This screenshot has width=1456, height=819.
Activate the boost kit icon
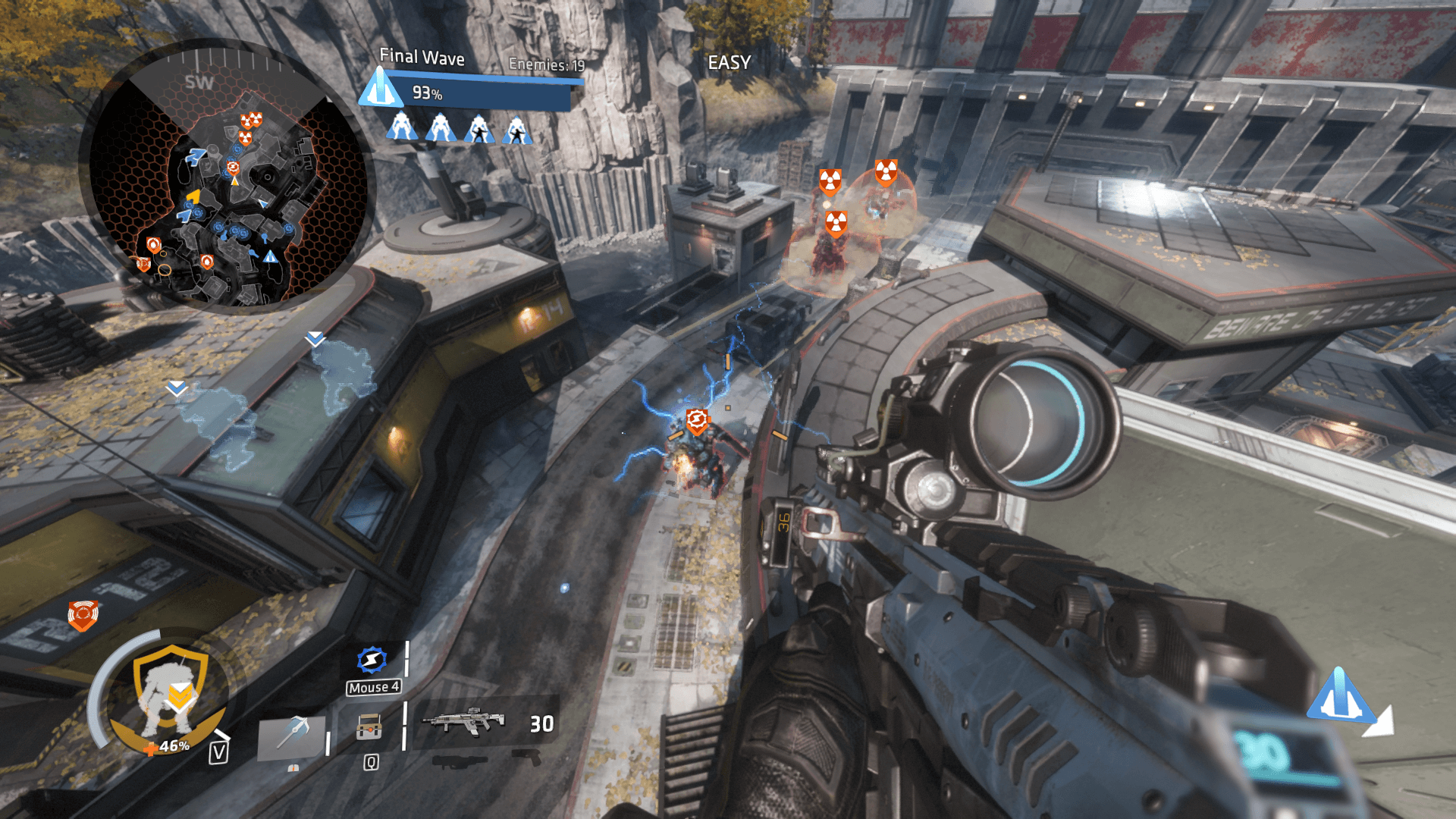point(369,728)
